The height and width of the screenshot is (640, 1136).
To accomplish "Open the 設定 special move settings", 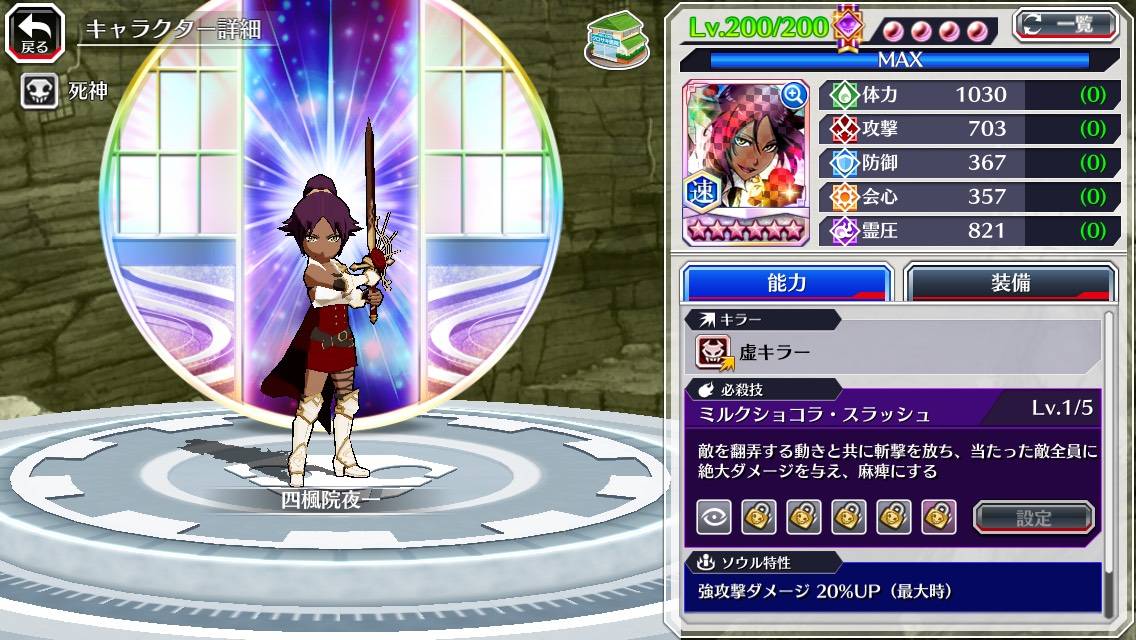I will pyautogui.click(x=1033, y=518).
